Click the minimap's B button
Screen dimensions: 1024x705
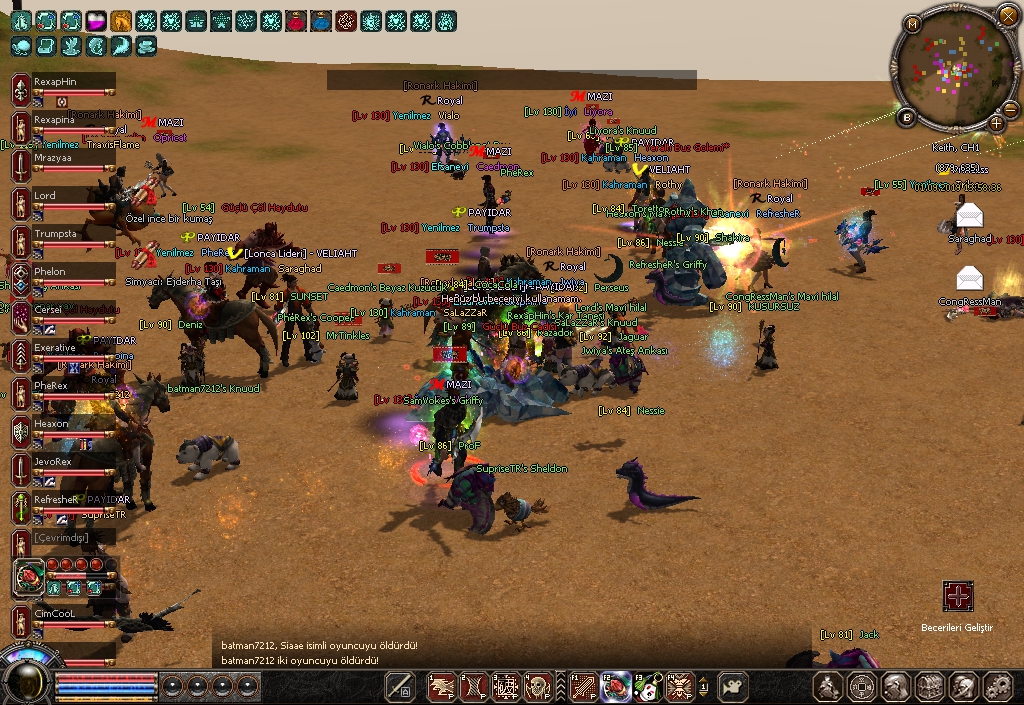pyautogui.click(x=908, y=117)
